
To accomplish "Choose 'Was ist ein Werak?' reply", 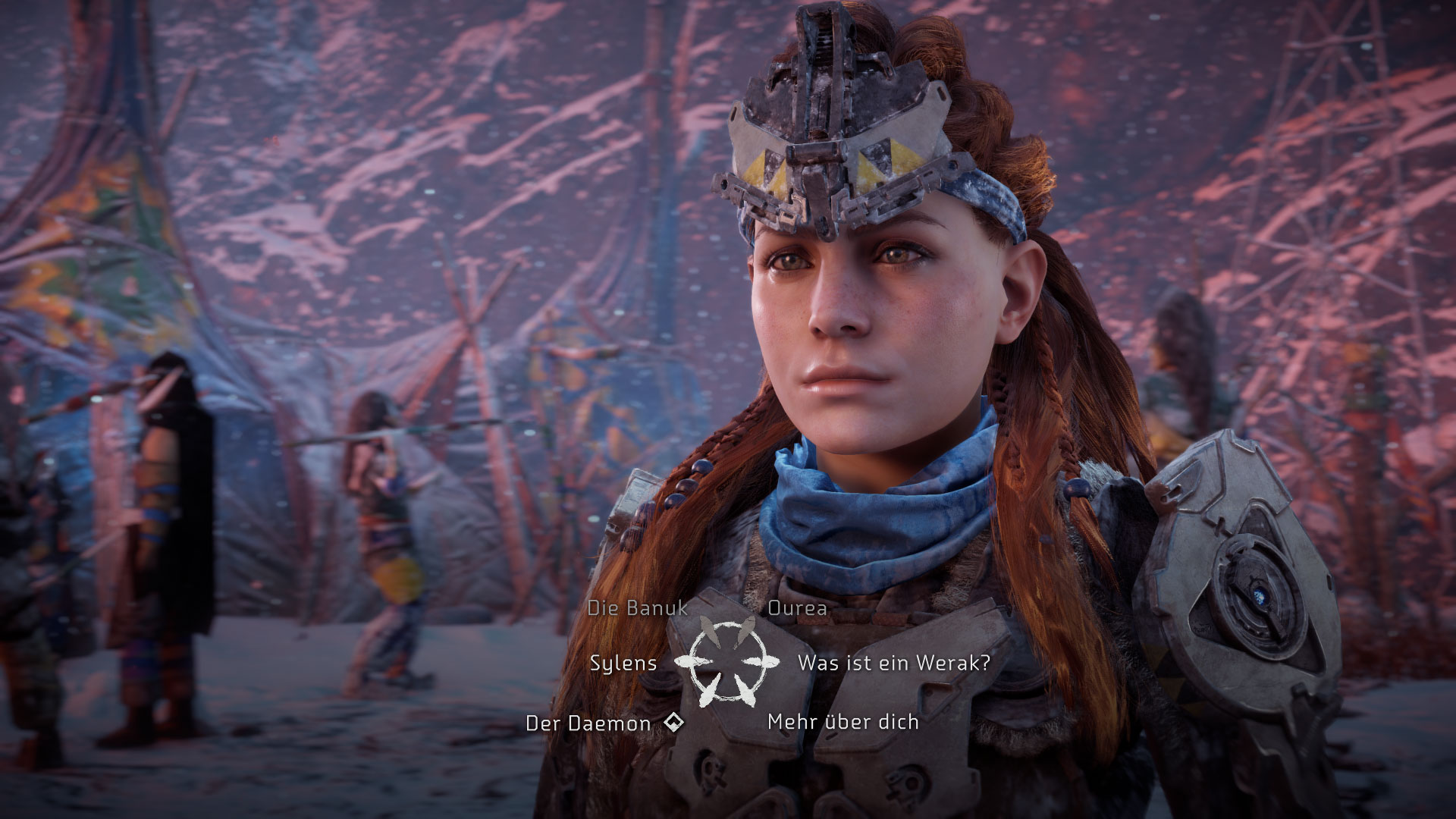I will [x=893, y=663].
